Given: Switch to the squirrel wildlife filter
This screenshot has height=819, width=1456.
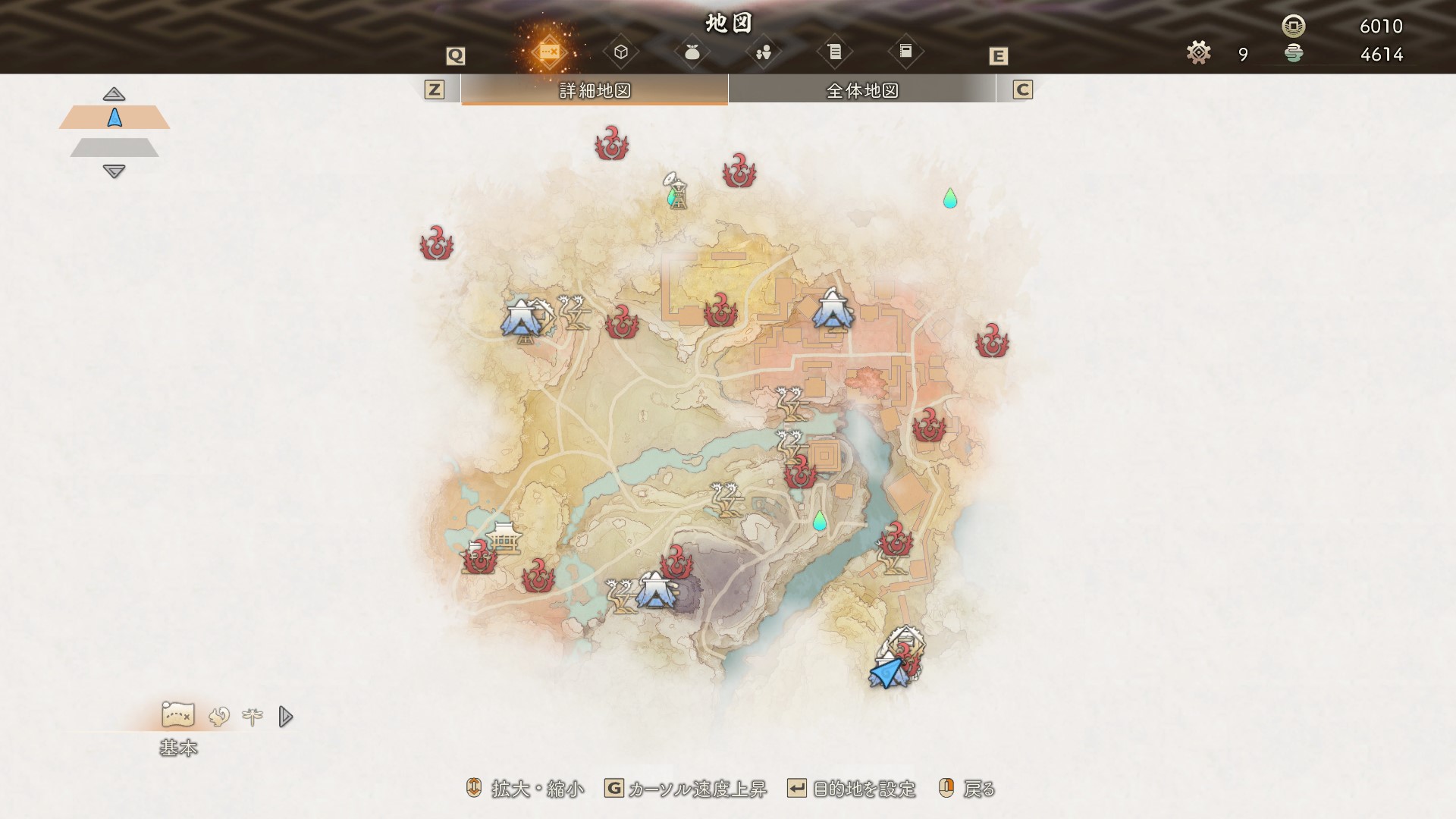Looking at the screenshot, I should 219,717.
